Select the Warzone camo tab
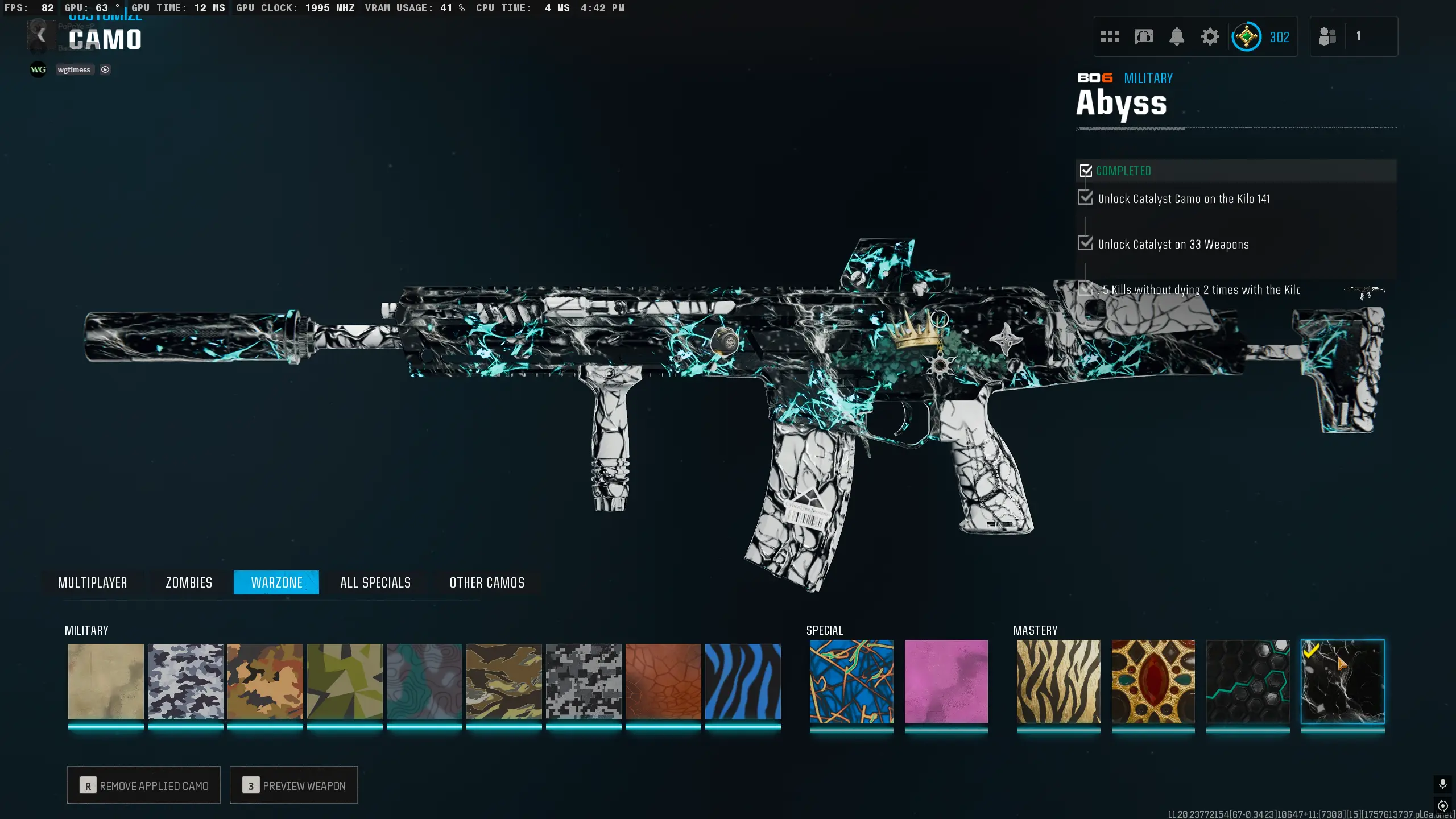The height and width of the screenshot is (819, 1456). (276, 582)
